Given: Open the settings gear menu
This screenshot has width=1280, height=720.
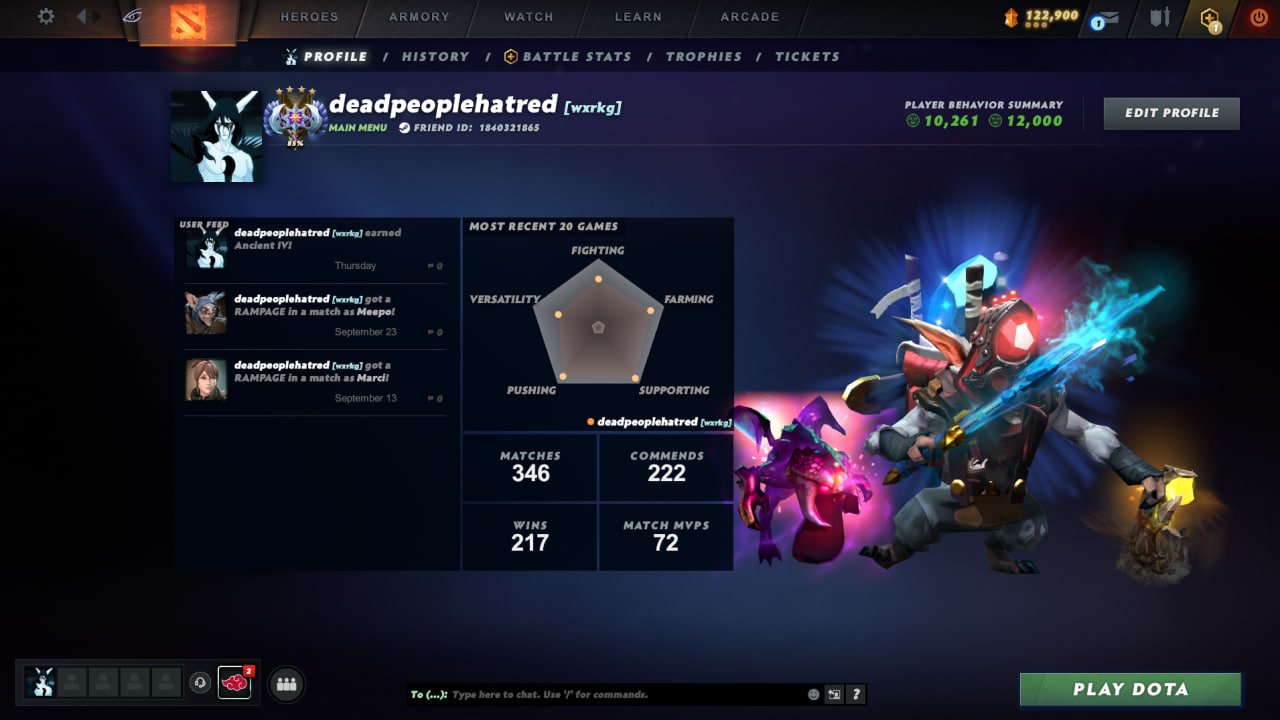Looking at the screenshot, I should click(x=45, y=16).
